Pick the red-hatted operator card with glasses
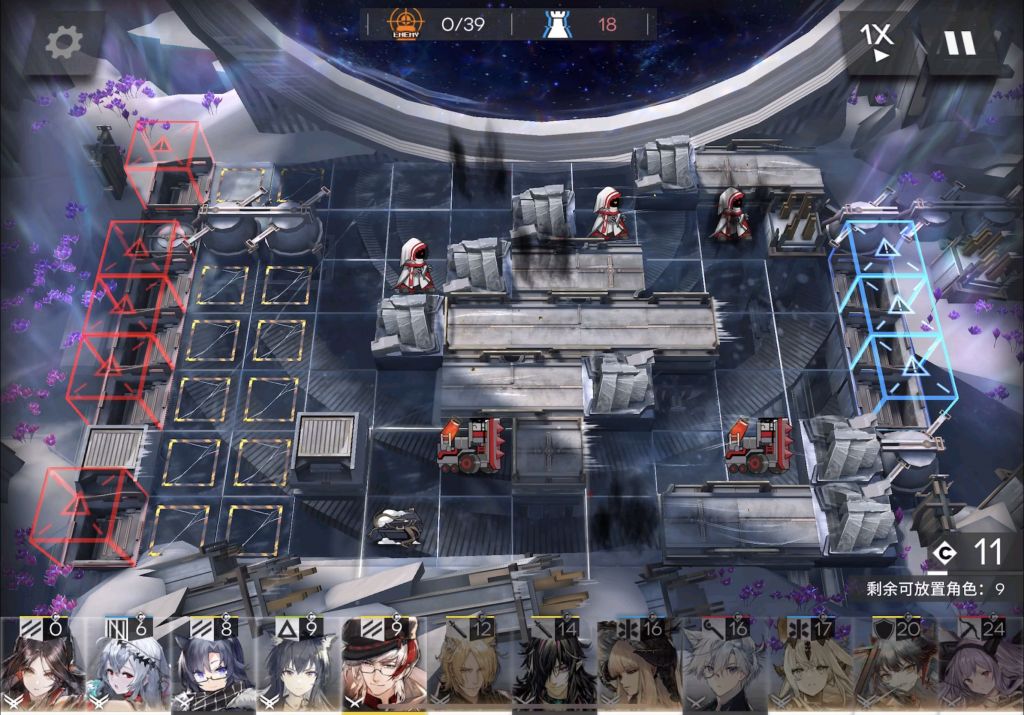 point(384,664)
